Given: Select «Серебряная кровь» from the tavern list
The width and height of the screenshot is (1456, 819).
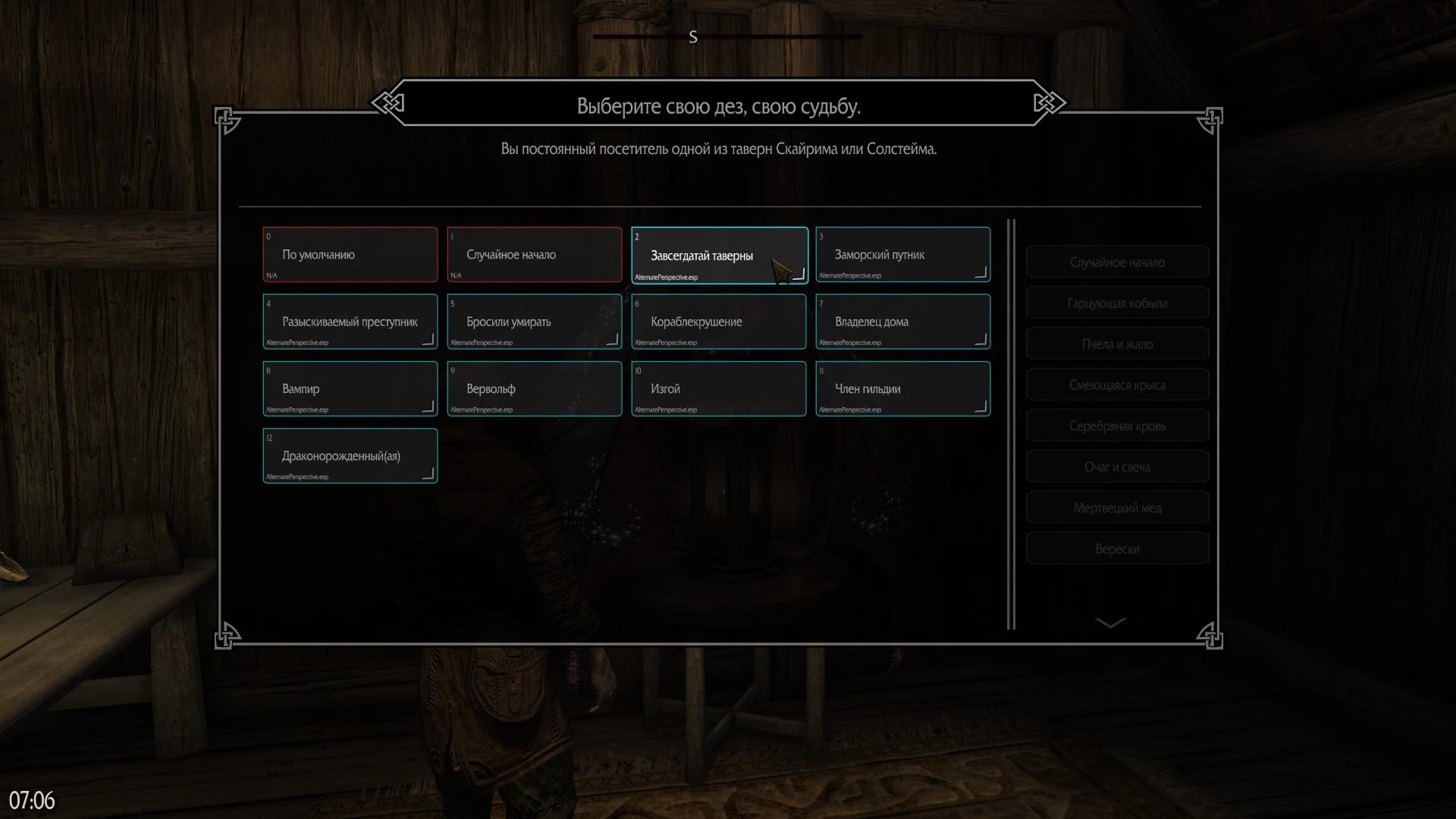Looking at the screenshot, I should pyautogui.click(x=1117, y=426).
